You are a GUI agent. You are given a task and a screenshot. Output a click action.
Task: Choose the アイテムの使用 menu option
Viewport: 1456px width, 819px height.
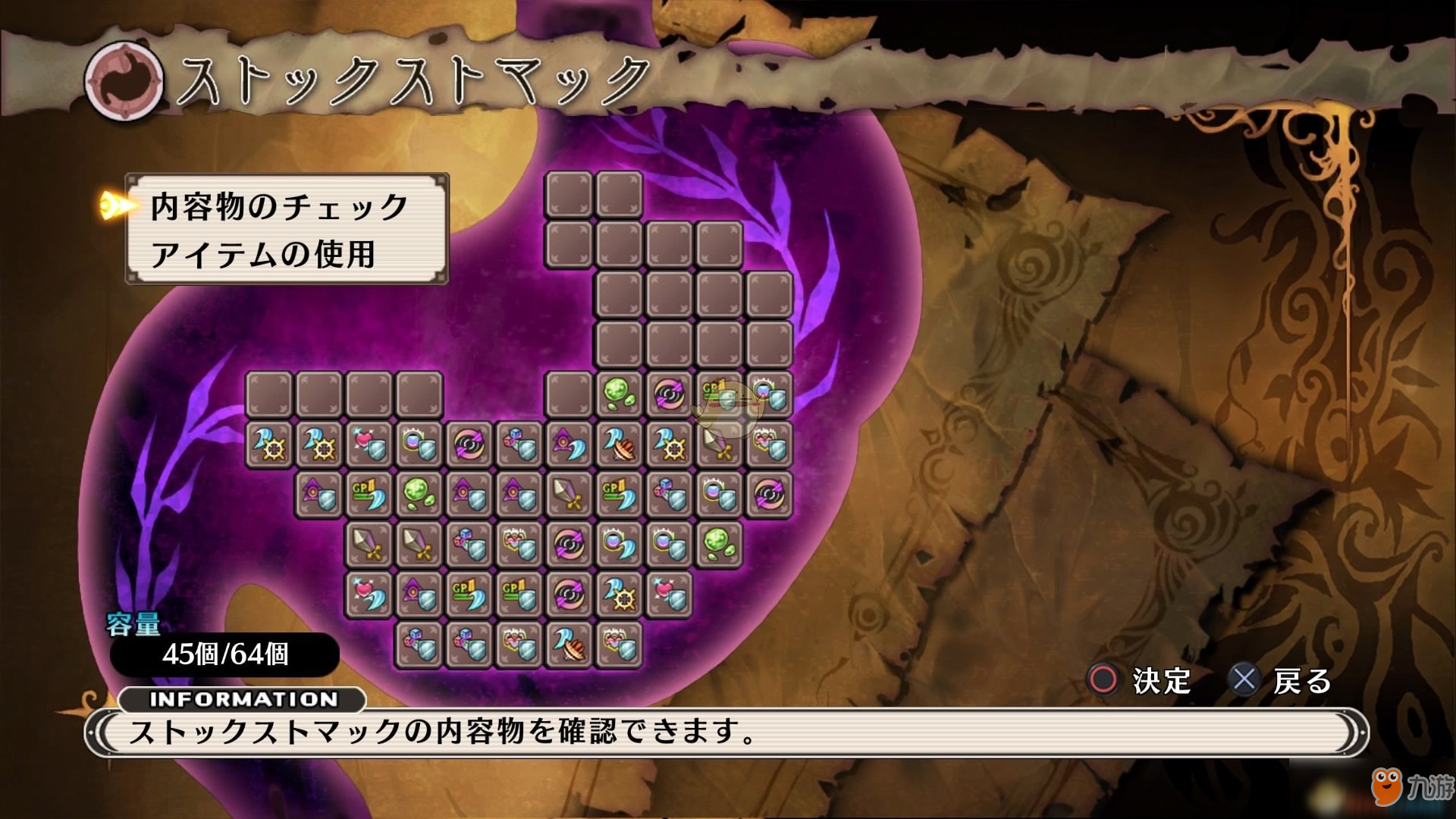pos(262,254)
